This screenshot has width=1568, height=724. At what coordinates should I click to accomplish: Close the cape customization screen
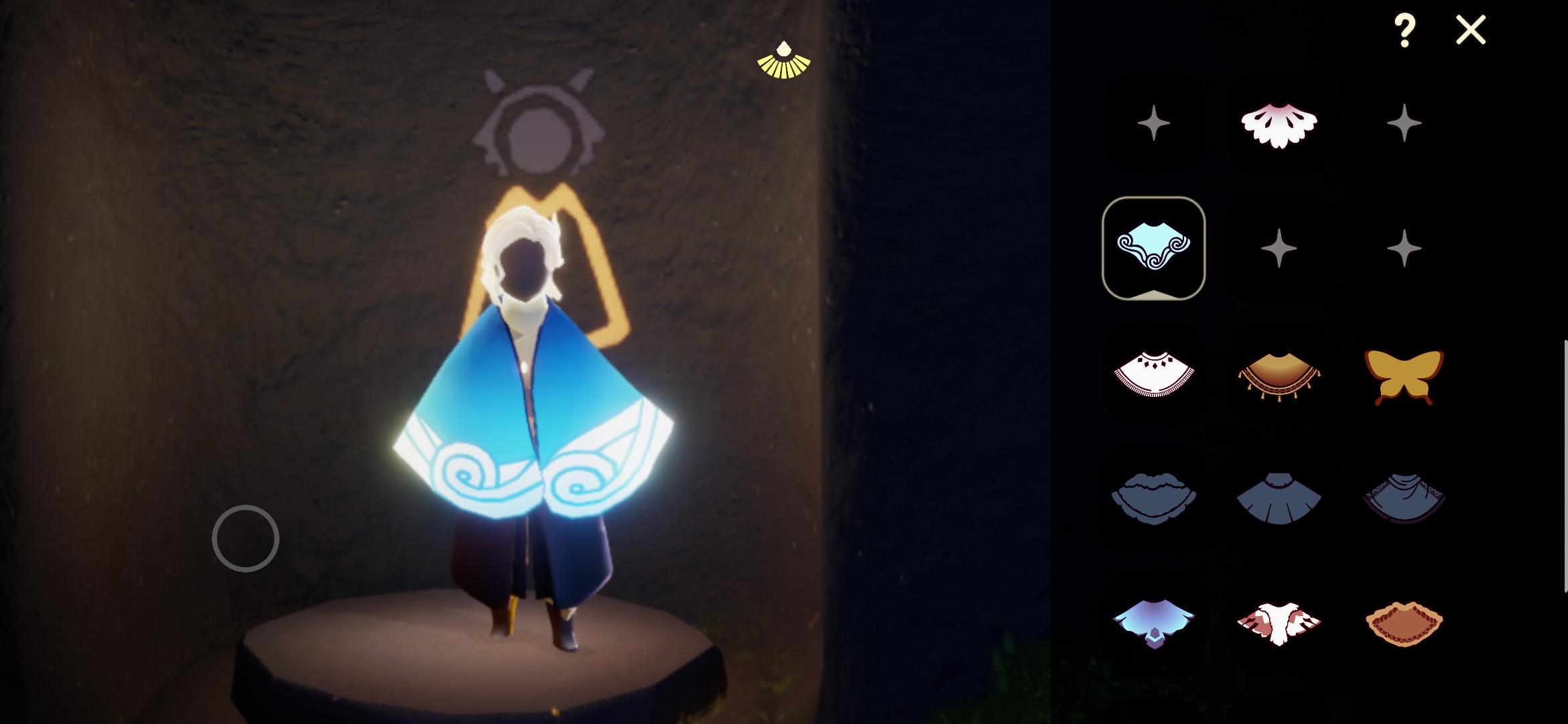[x=1470, y=29]
